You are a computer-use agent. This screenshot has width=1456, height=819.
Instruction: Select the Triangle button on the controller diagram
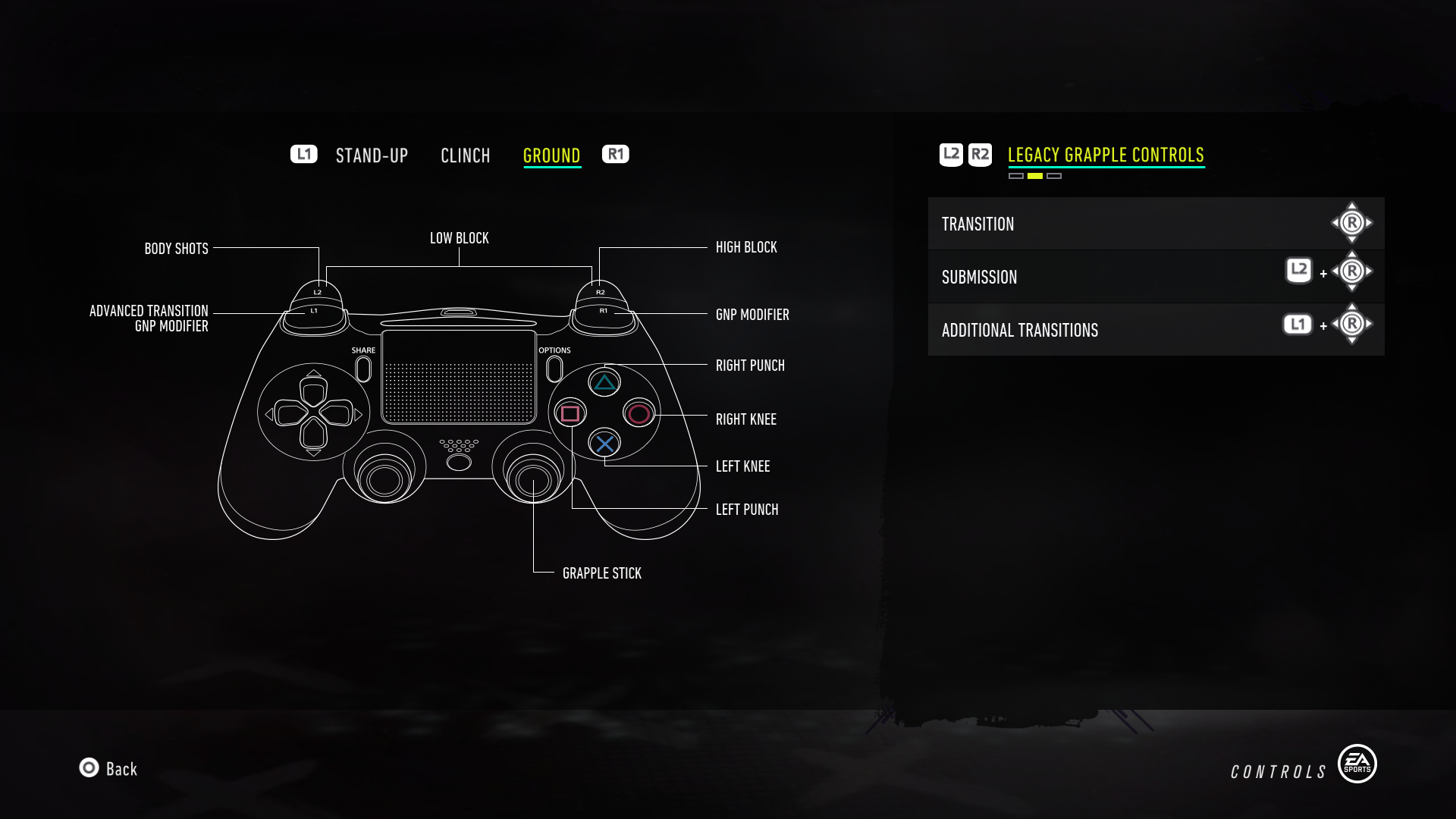(x=604, y=382)
